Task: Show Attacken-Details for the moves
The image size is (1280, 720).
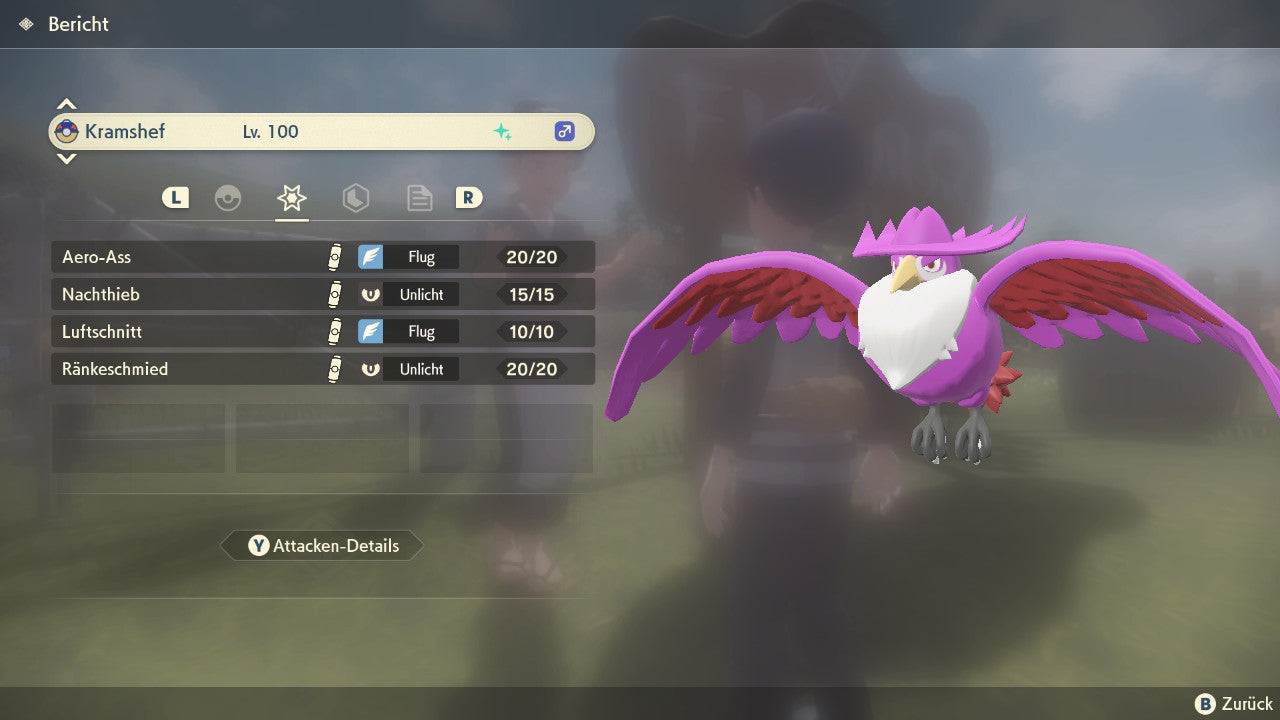Action: [x=322, y=546]
